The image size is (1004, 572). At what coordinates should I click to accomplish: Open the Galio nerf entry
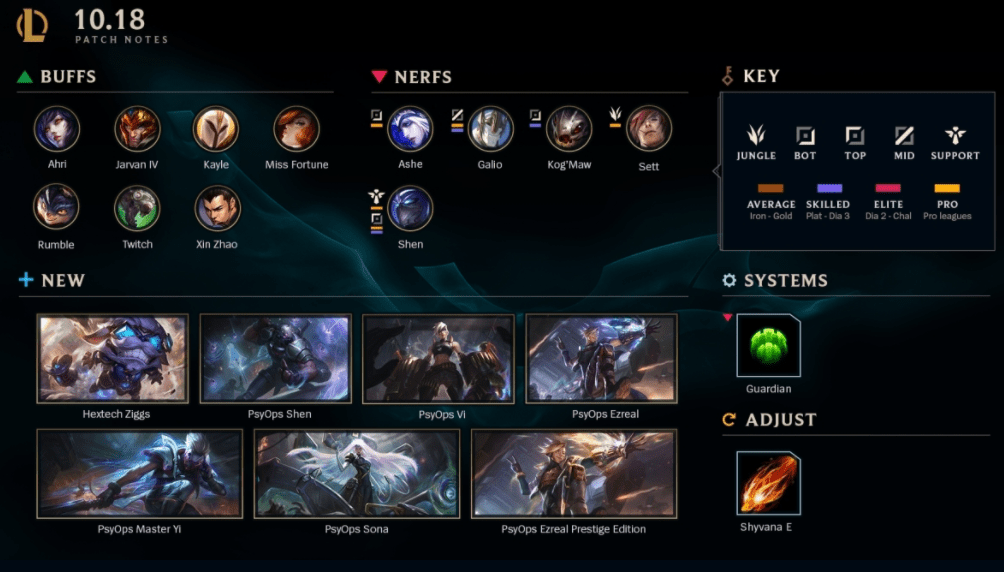click(x=490, y=128)
